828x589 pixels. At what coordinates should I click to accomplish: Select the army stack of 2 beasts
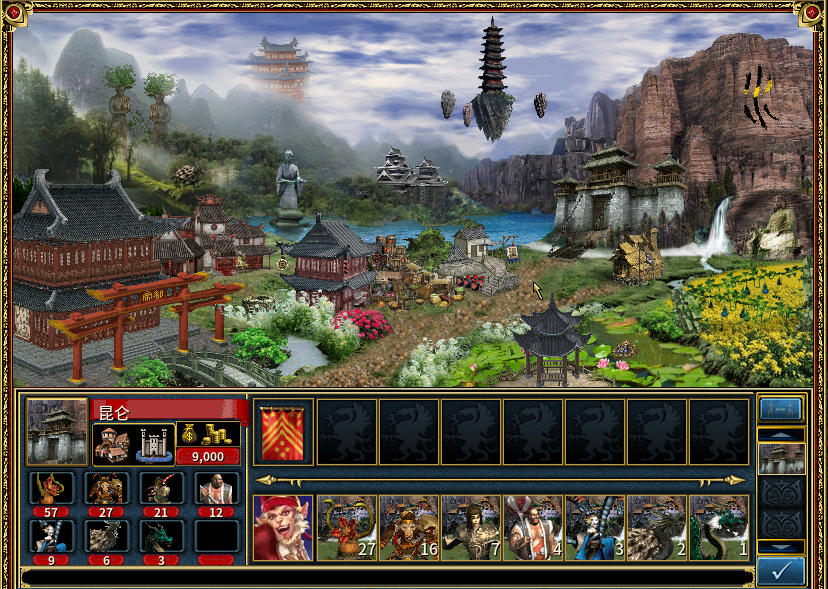(657, 527)
